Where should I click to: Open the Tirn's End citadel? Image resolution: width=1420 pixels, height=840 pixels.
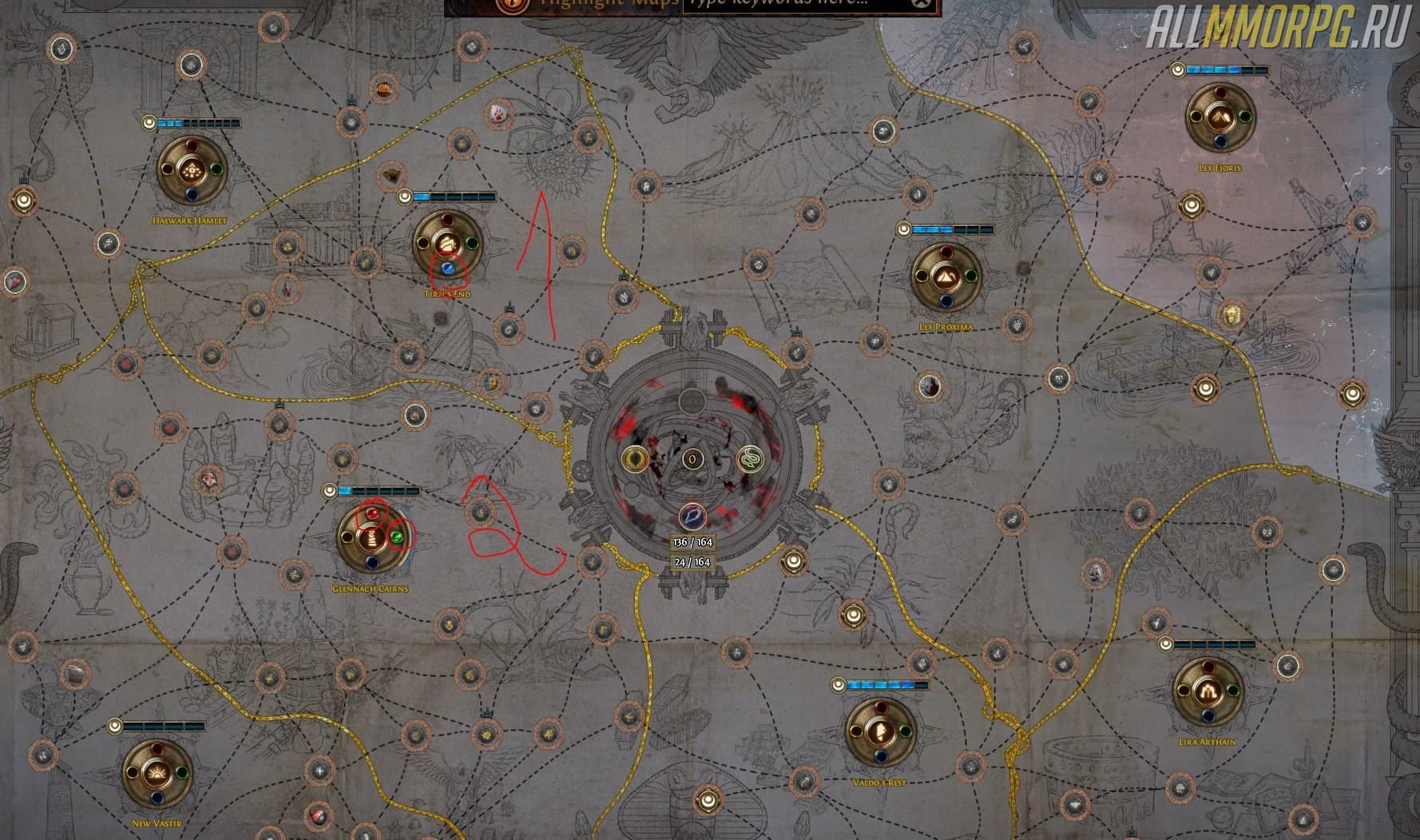coord(446,243)
